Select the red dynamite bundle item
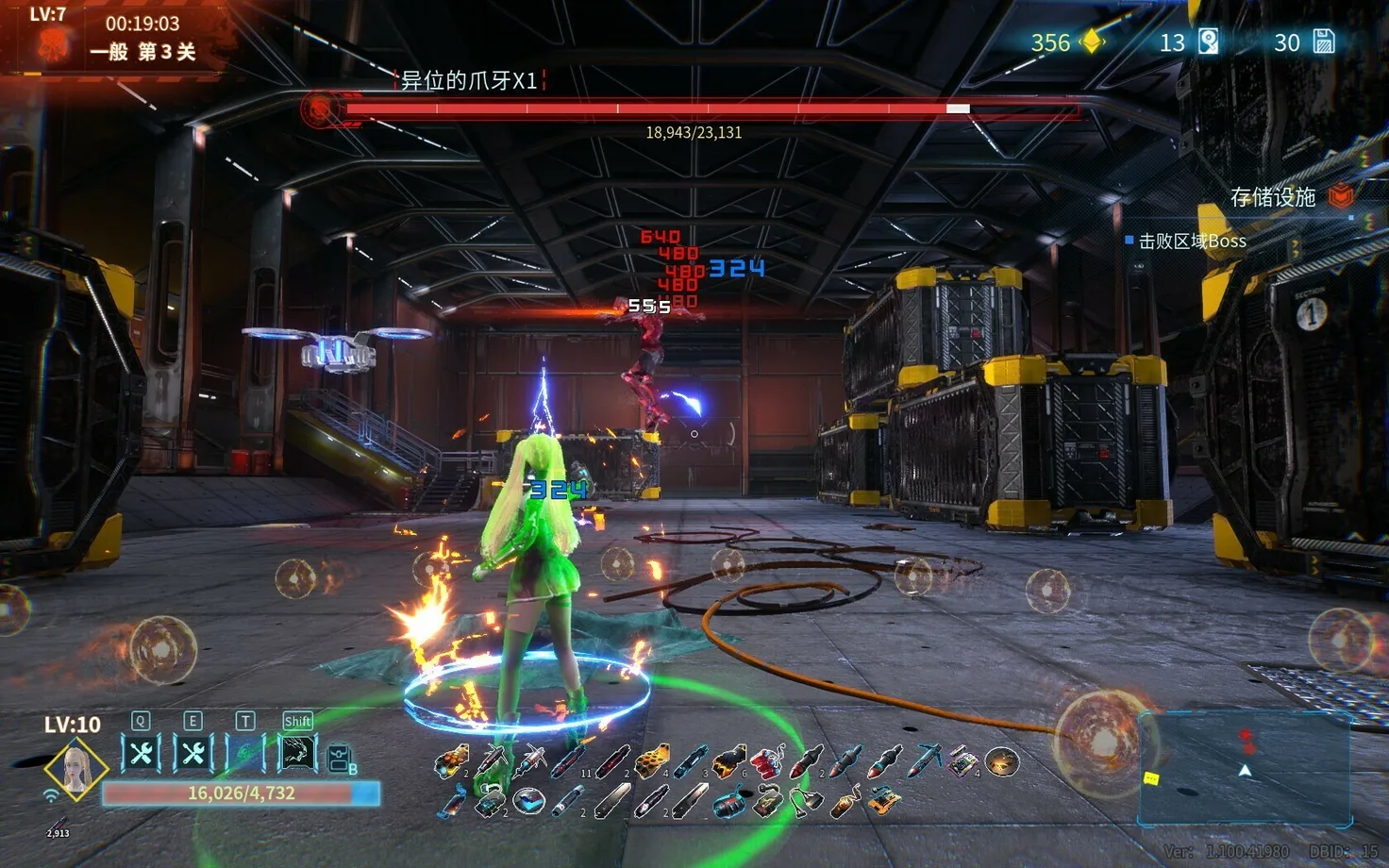The image size is (1389, 868). click(x=766, y=760)
